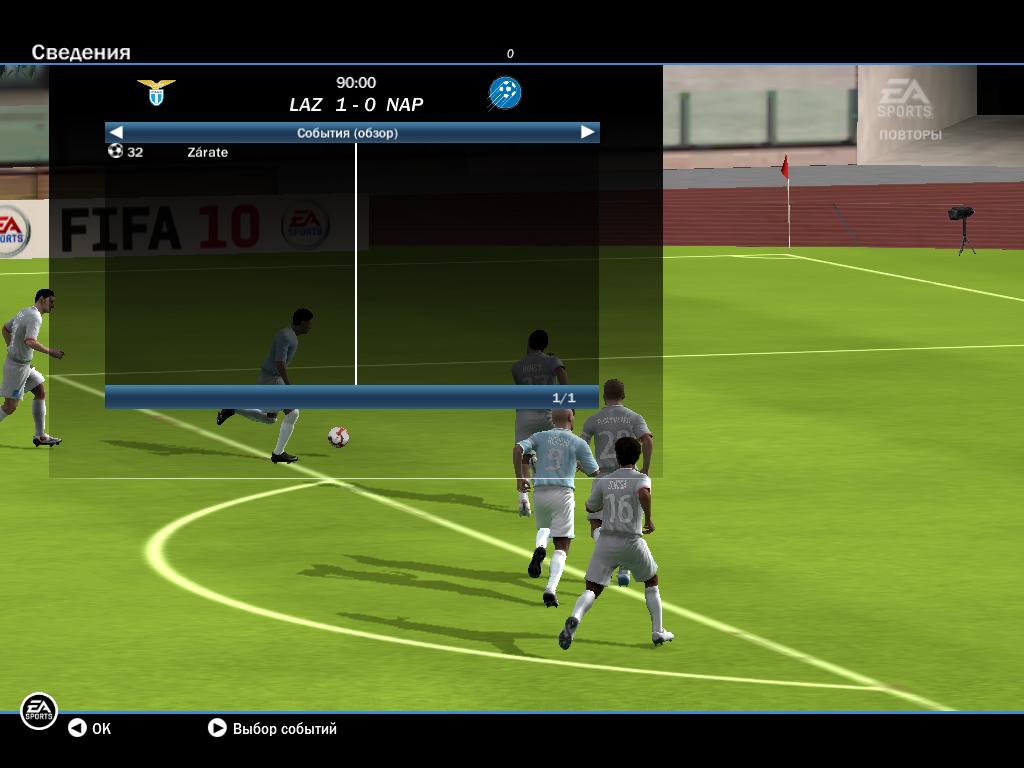The image size is (1024, 768).
Task: Click the left arrow beside "События (обзор)"
Action: 116,132
